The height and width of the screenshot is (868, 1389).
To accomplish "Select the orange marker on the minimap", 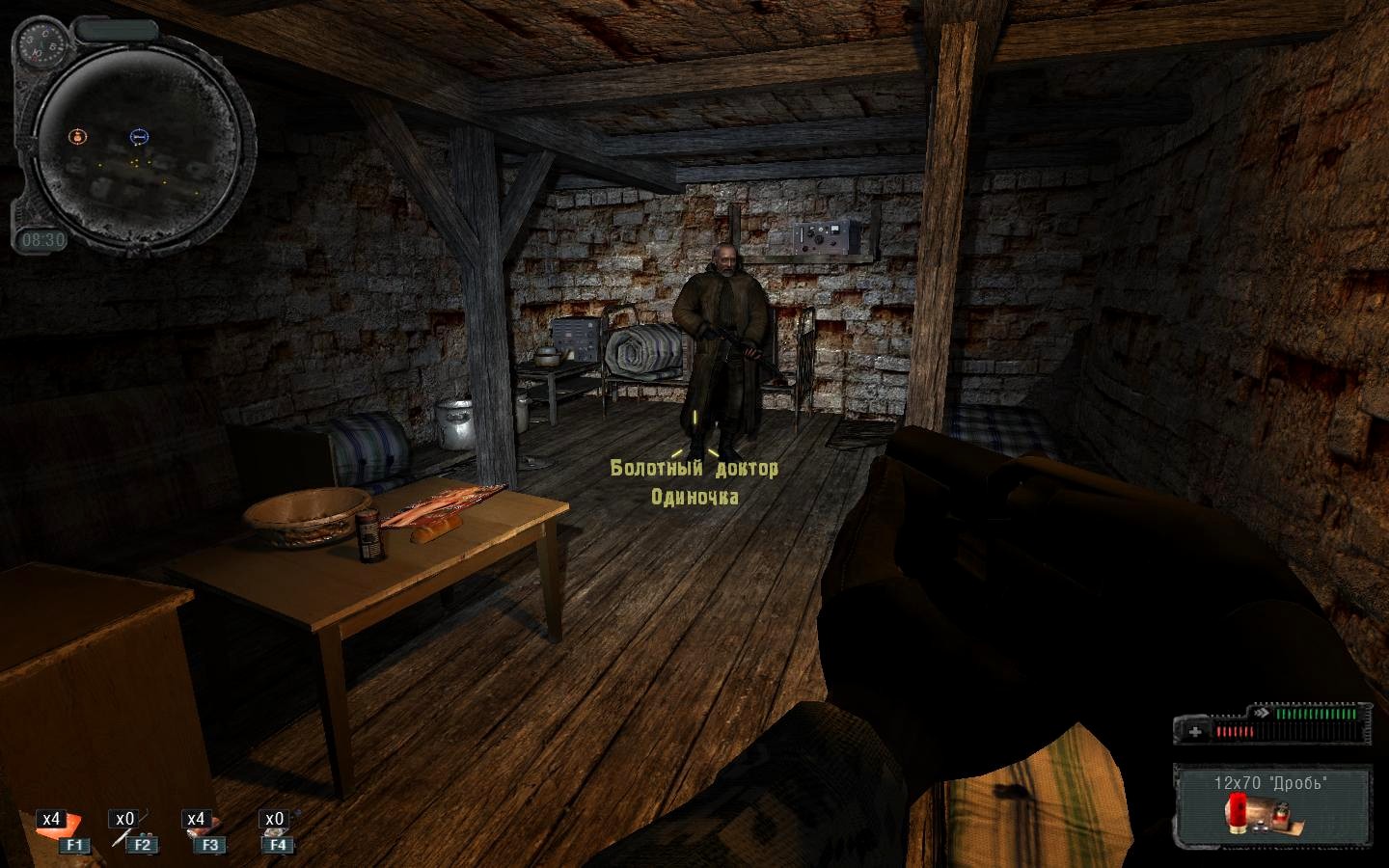I will (x=77, y=137).
